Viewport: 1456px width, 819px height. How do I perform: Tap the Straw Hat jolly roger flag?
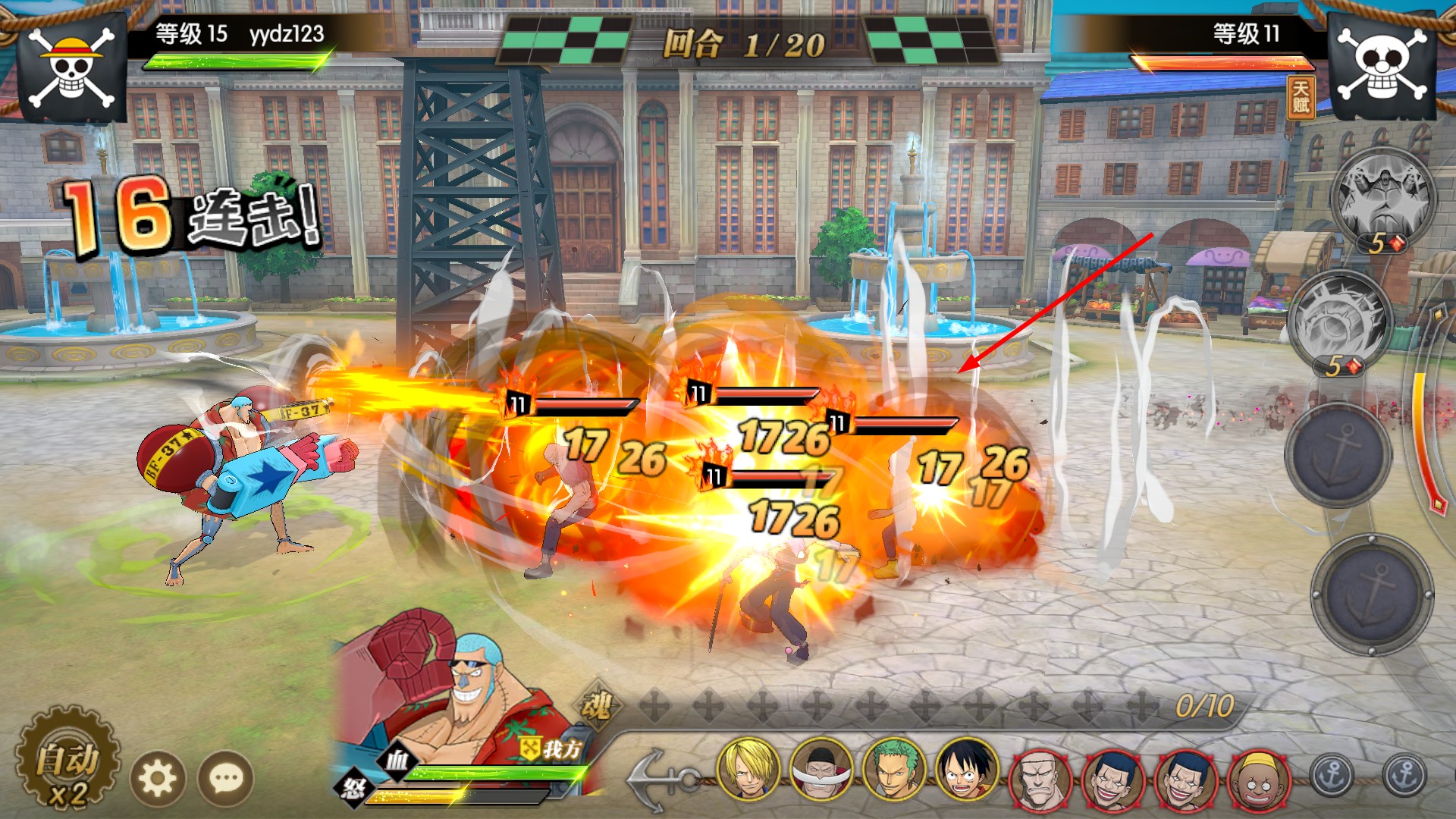[72, 67]
